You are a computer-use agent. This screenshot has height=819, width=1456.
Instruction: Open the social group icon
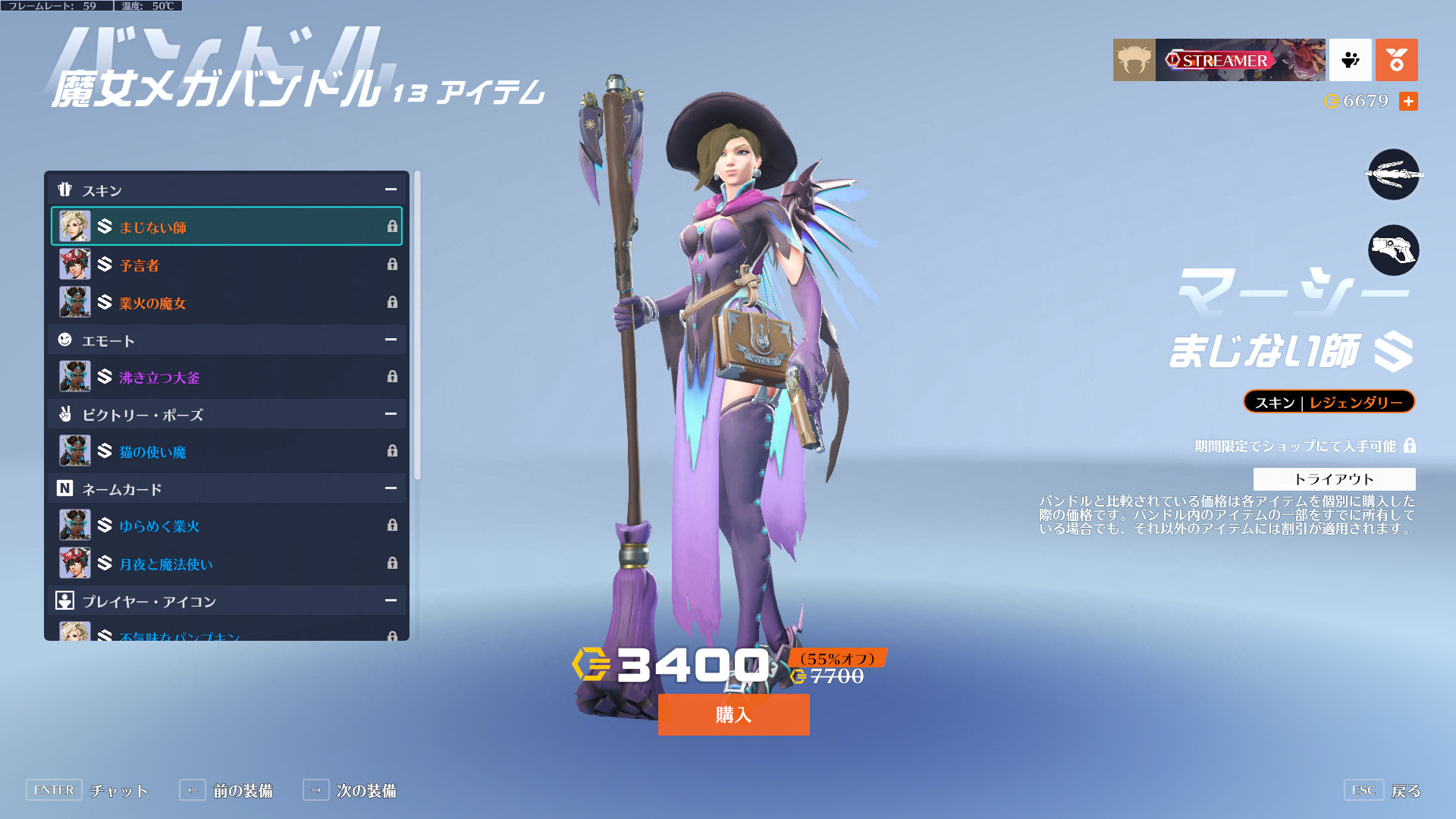[1350, 60]
